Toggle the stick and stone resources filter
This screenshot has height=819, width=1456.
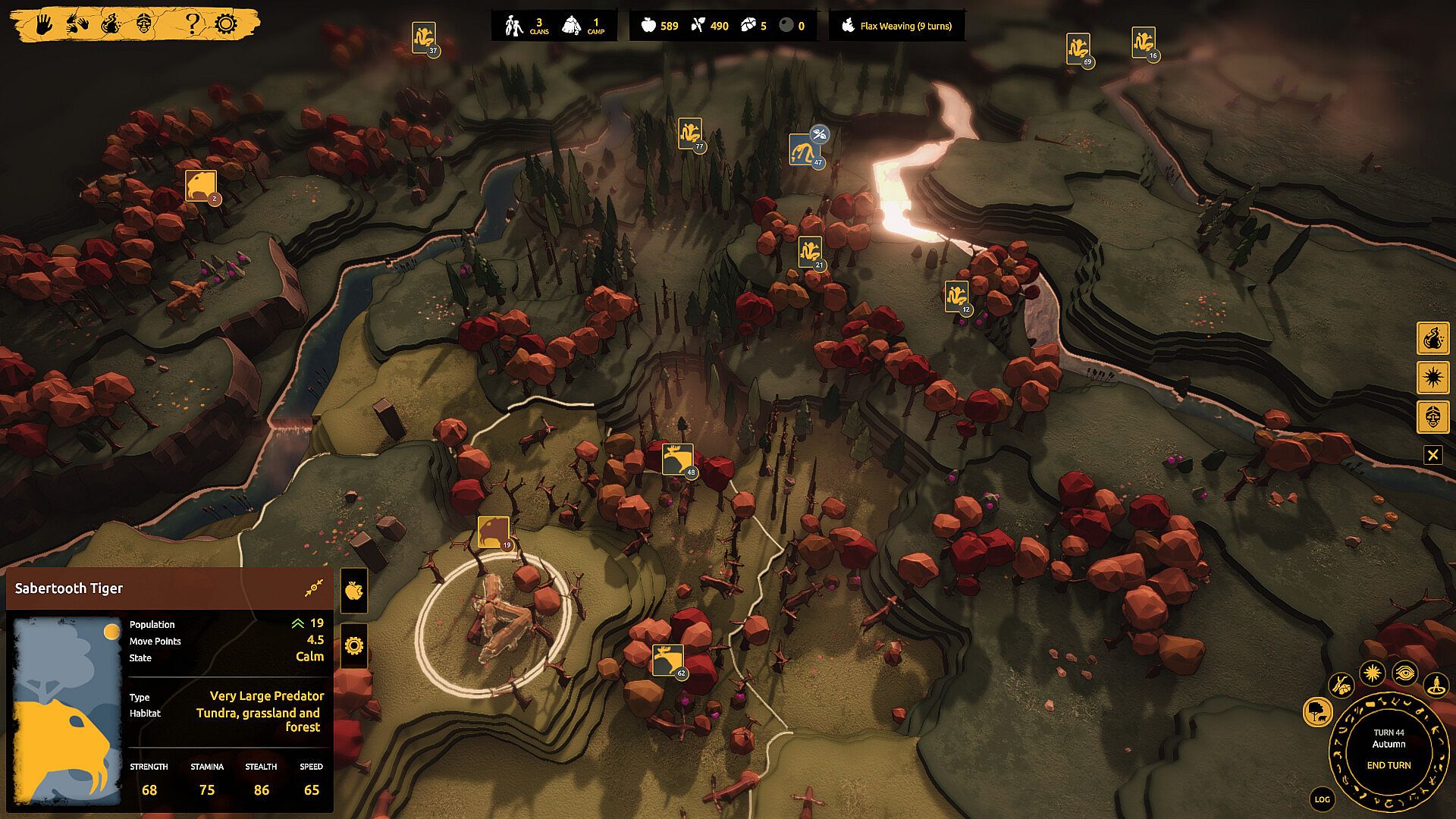point(1341,685)
